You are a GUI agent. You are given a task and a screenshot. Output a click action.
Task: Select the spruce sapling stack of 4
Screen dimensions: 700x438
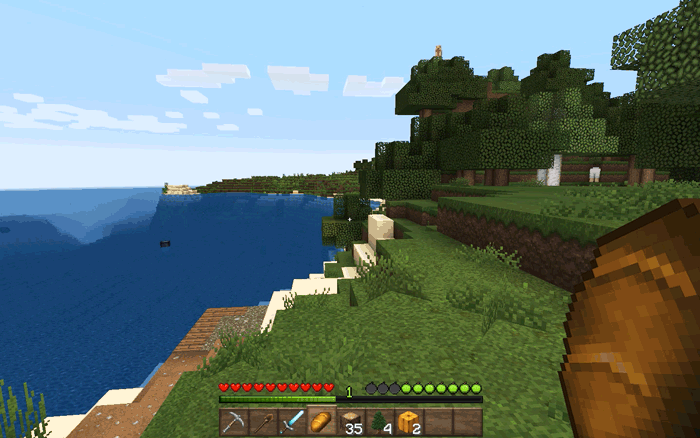(x=379, y=421)
